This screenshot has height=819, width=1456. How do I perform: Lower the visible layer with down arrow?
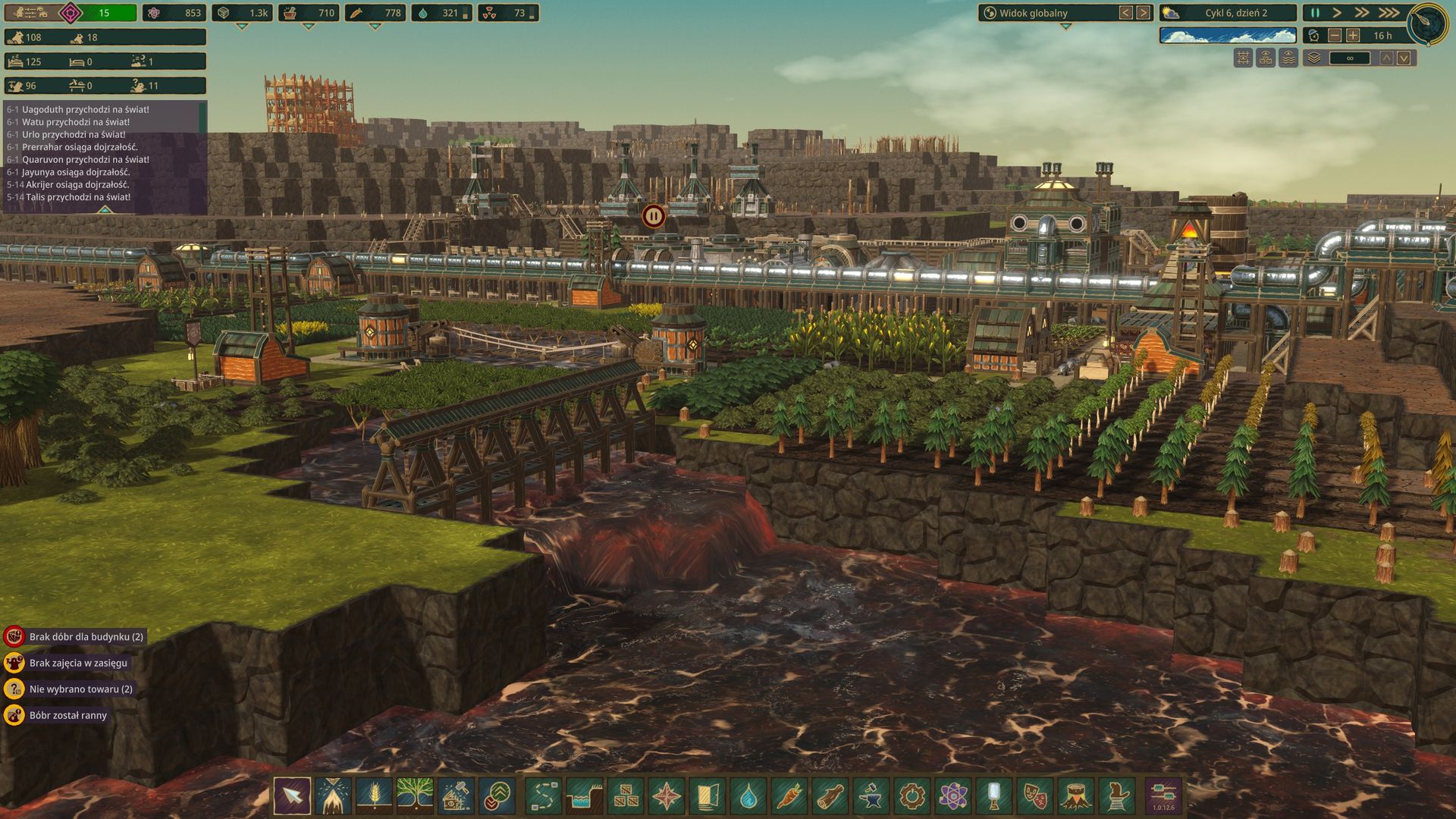1404,58
